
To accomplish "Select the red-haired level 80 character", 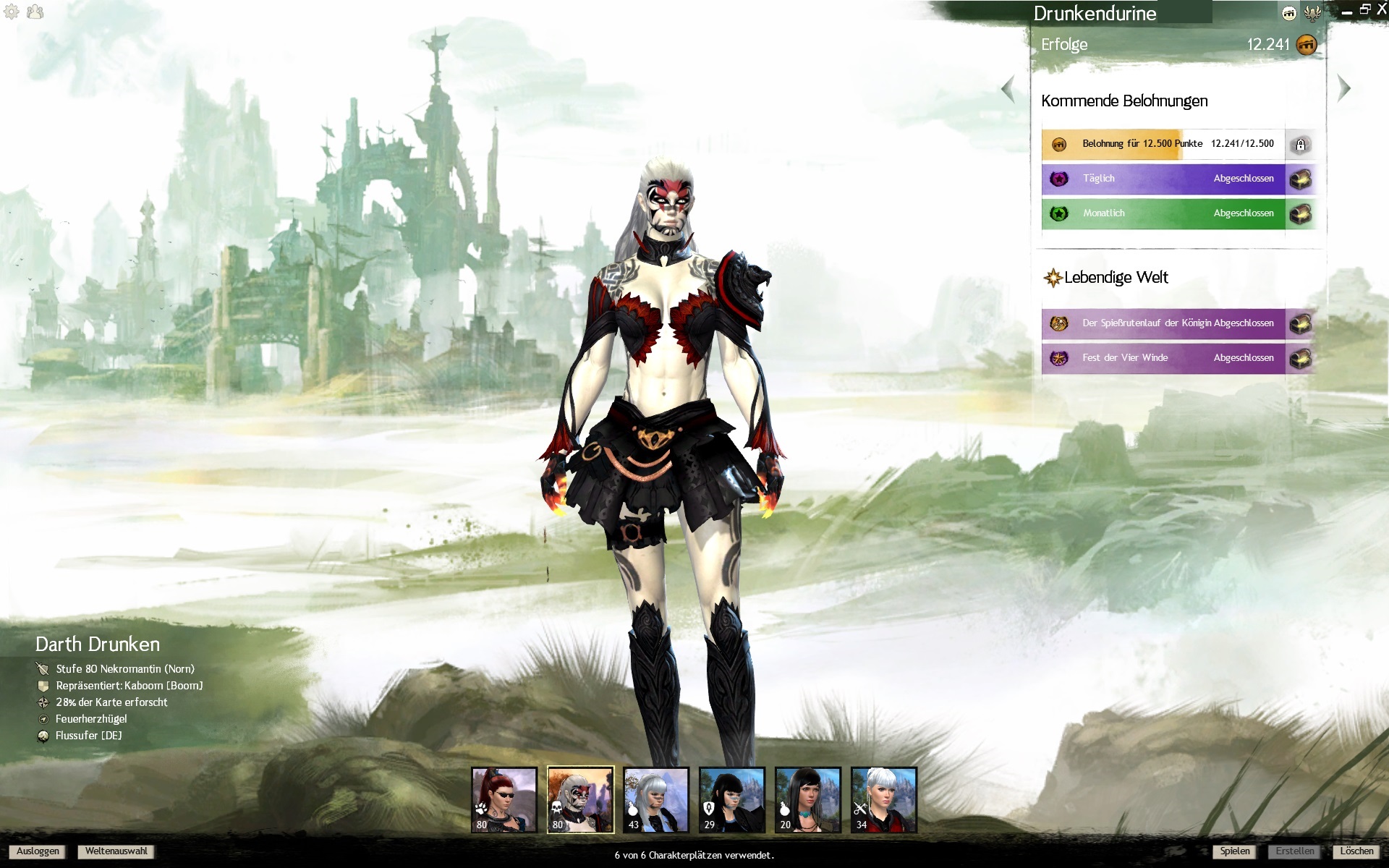I will 504,800.
